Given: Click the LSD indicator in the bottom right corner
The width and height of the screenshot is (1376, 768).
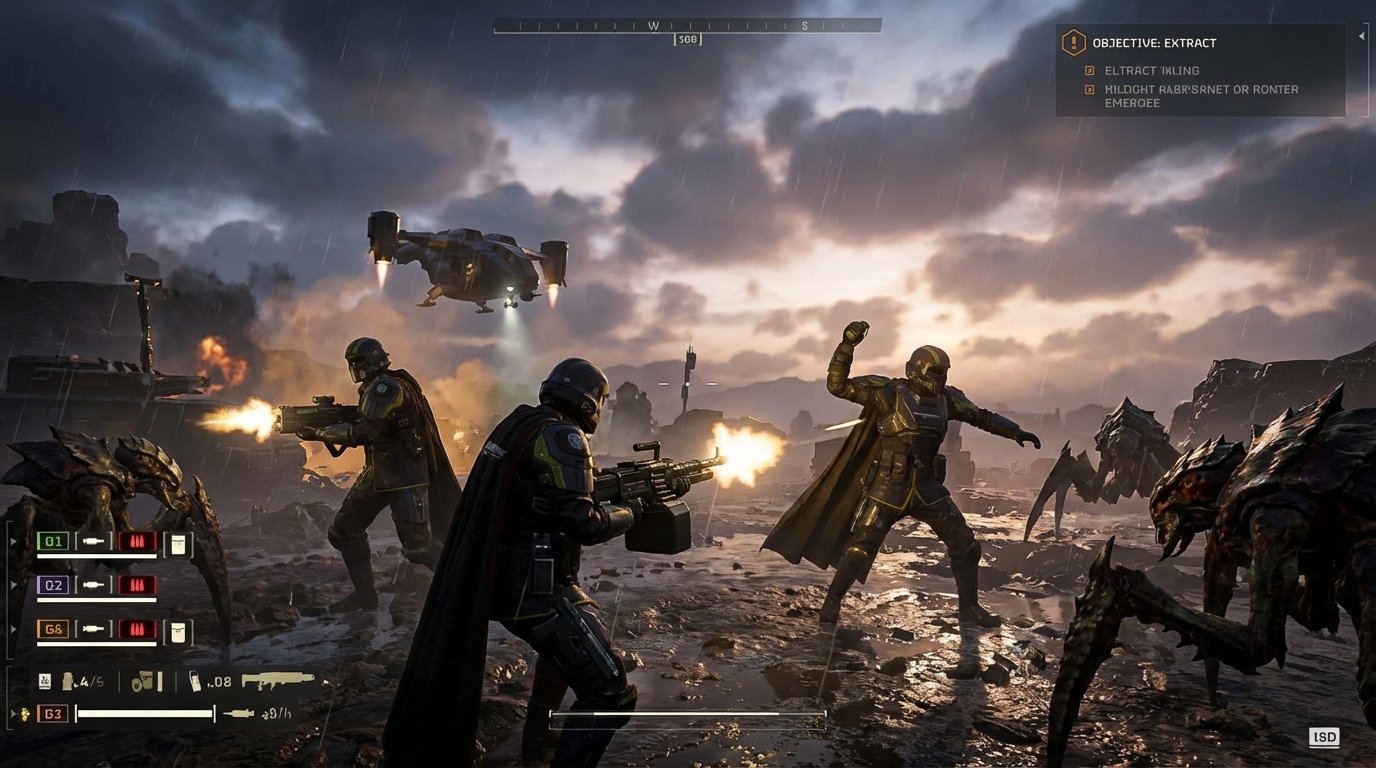Looking at the screenshot, I should click(1325, 737).
